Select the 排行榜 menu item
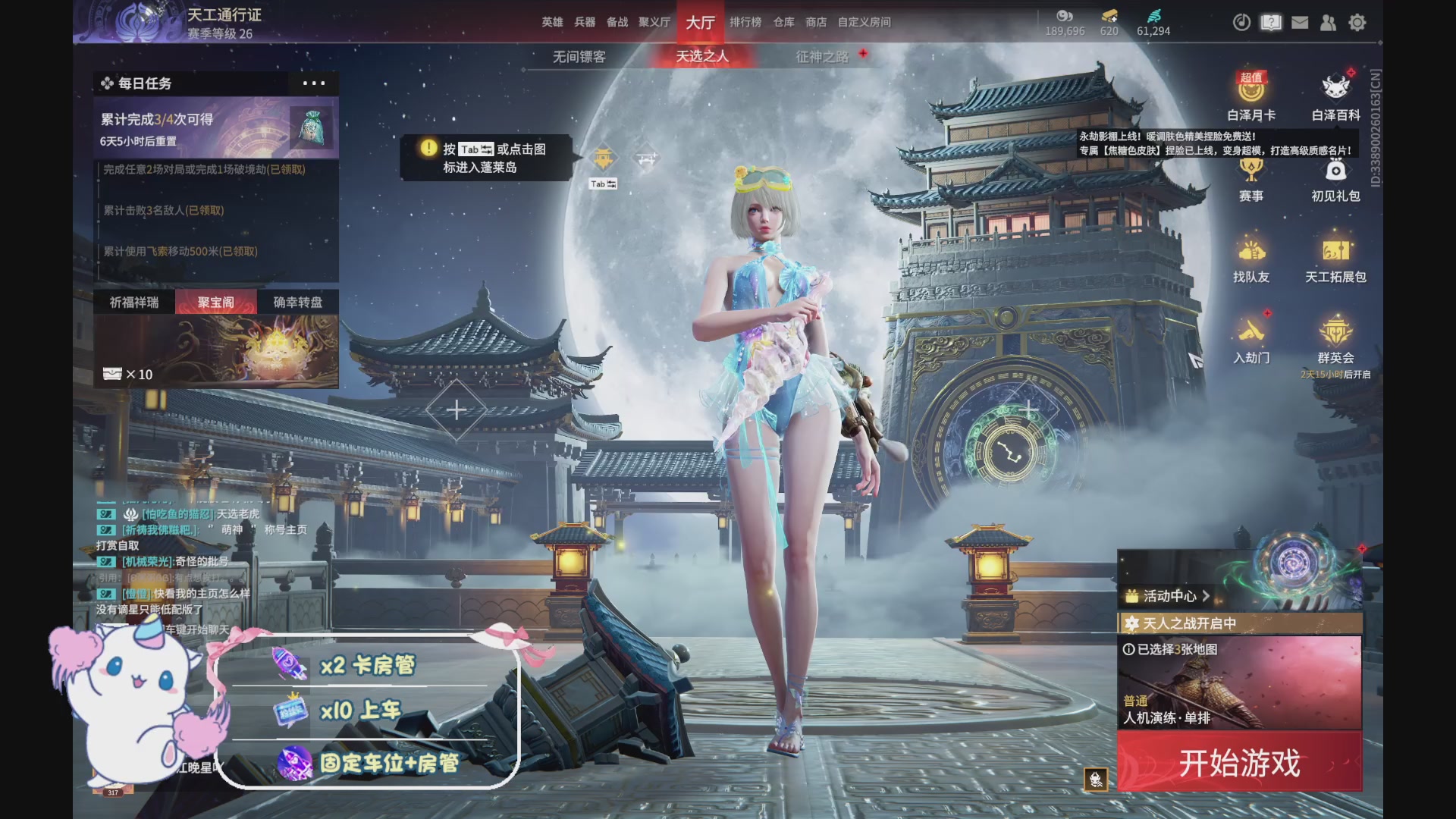The height and width of the screenshot is (819, 1456). [748, 22]
